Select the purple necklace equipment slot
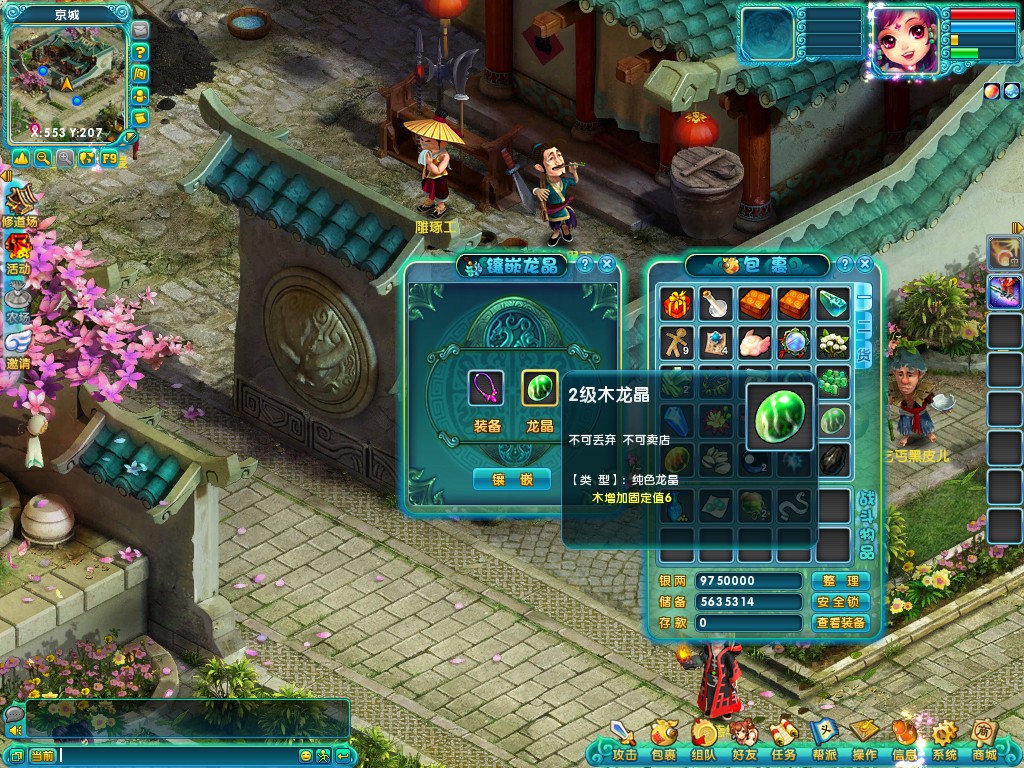 click(486, 388)
